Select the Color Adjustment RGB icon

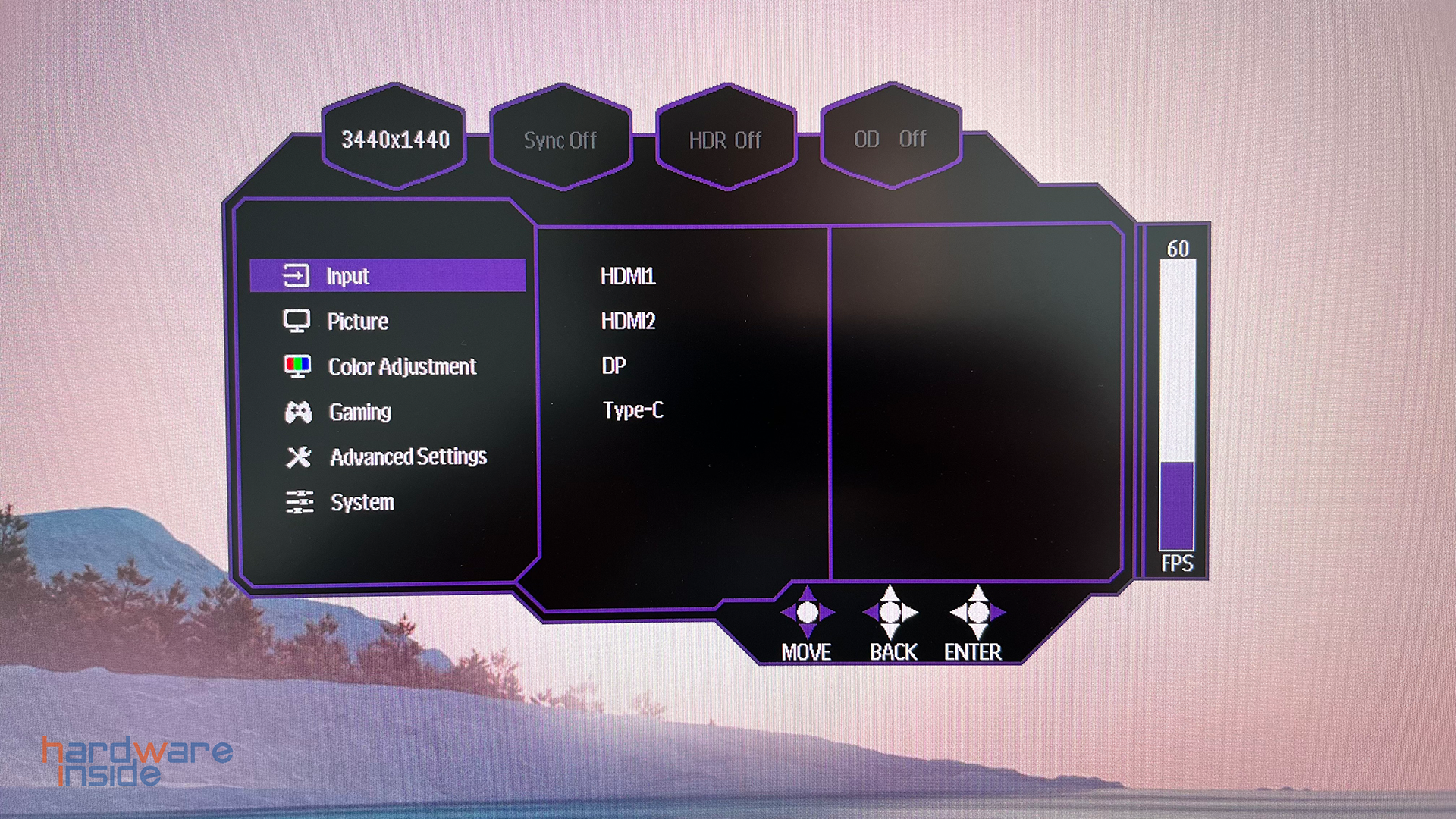tap(300, 366)
